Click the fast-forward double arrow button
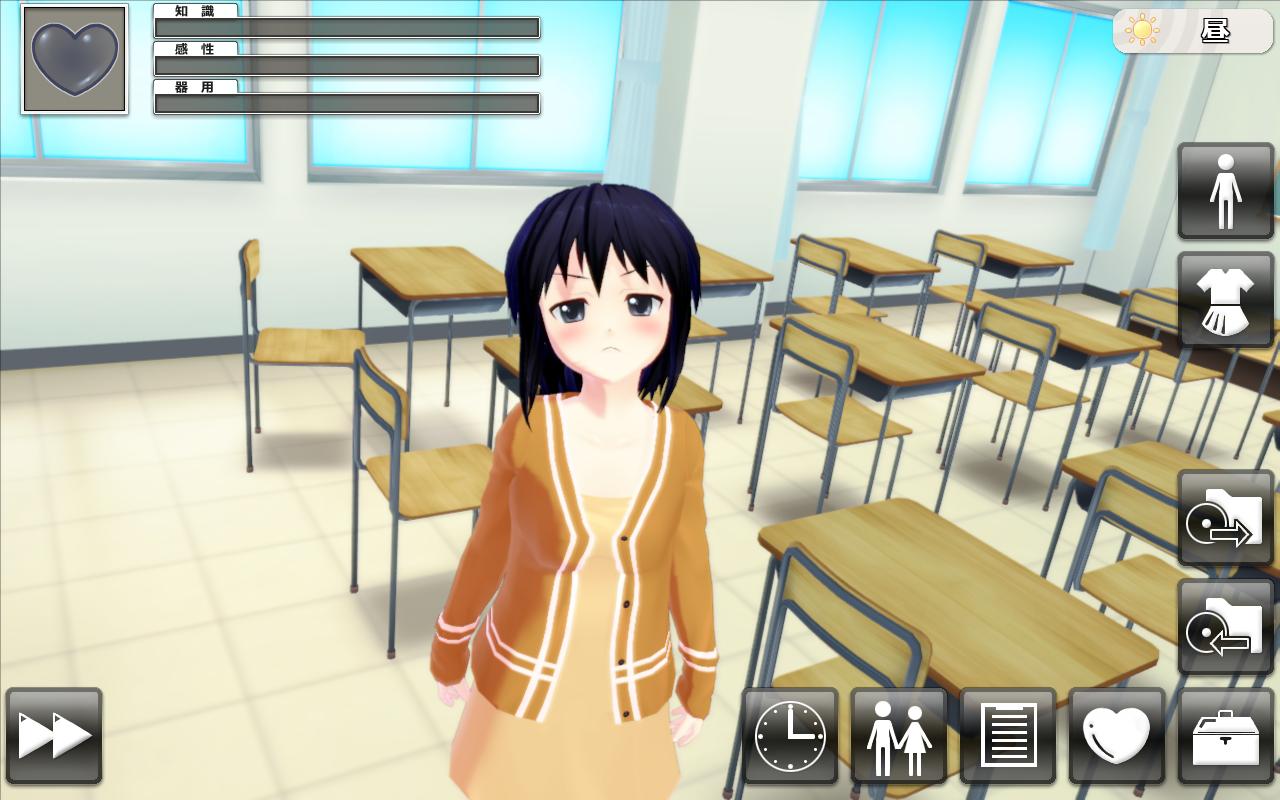1280x800 pixels. click(54, 736)
